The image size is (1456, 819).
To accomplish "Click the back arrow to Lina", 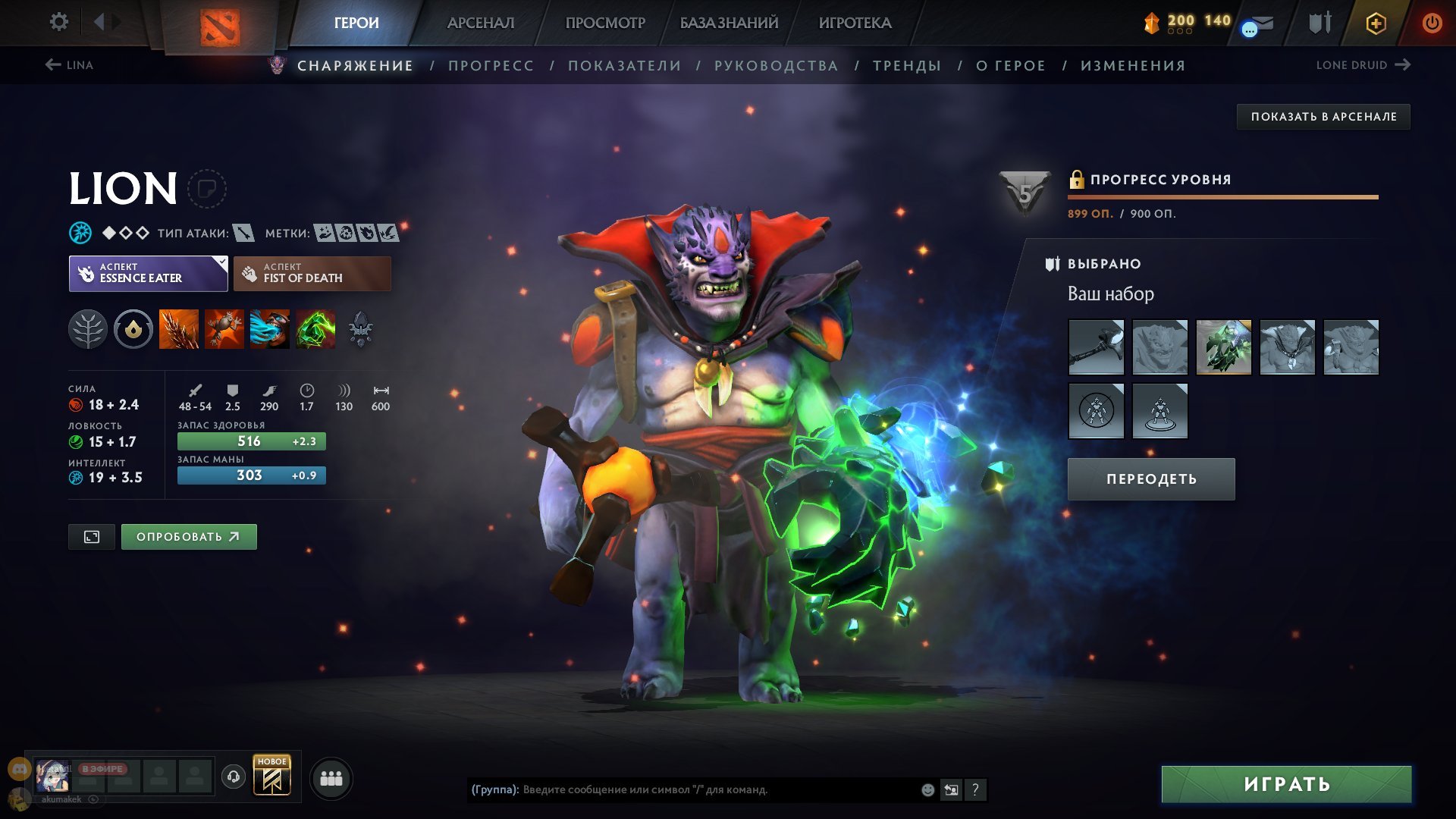I will pos(52,64).
